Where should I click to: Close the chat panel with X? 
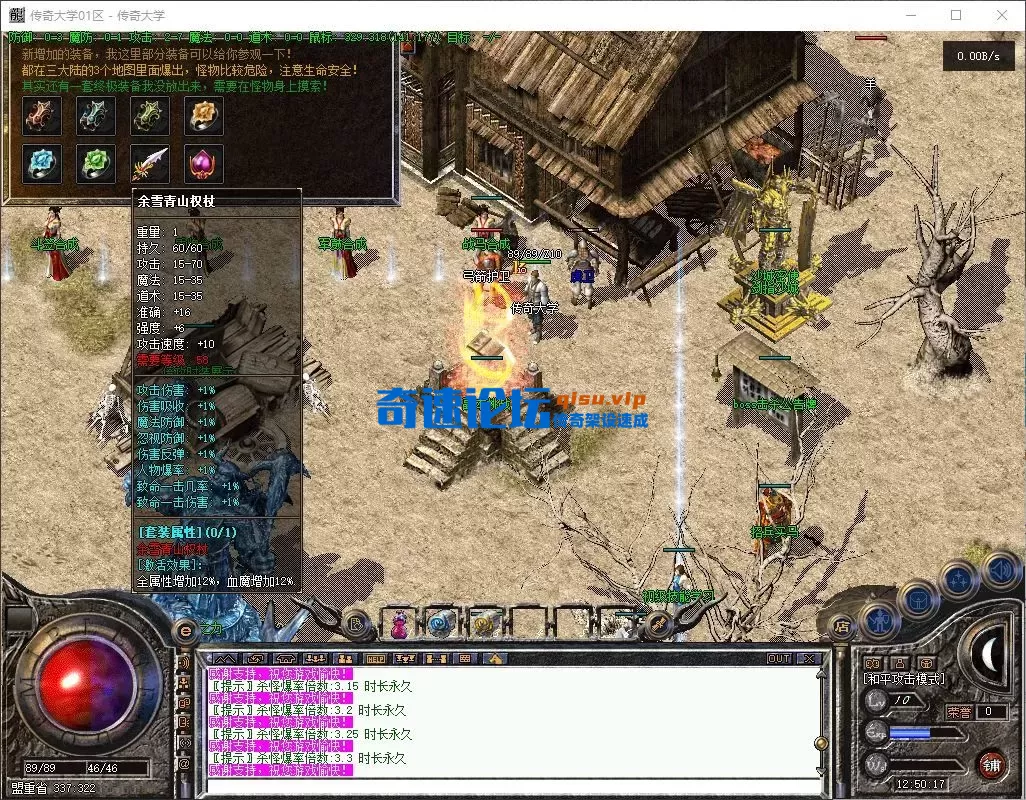(808, 659)
